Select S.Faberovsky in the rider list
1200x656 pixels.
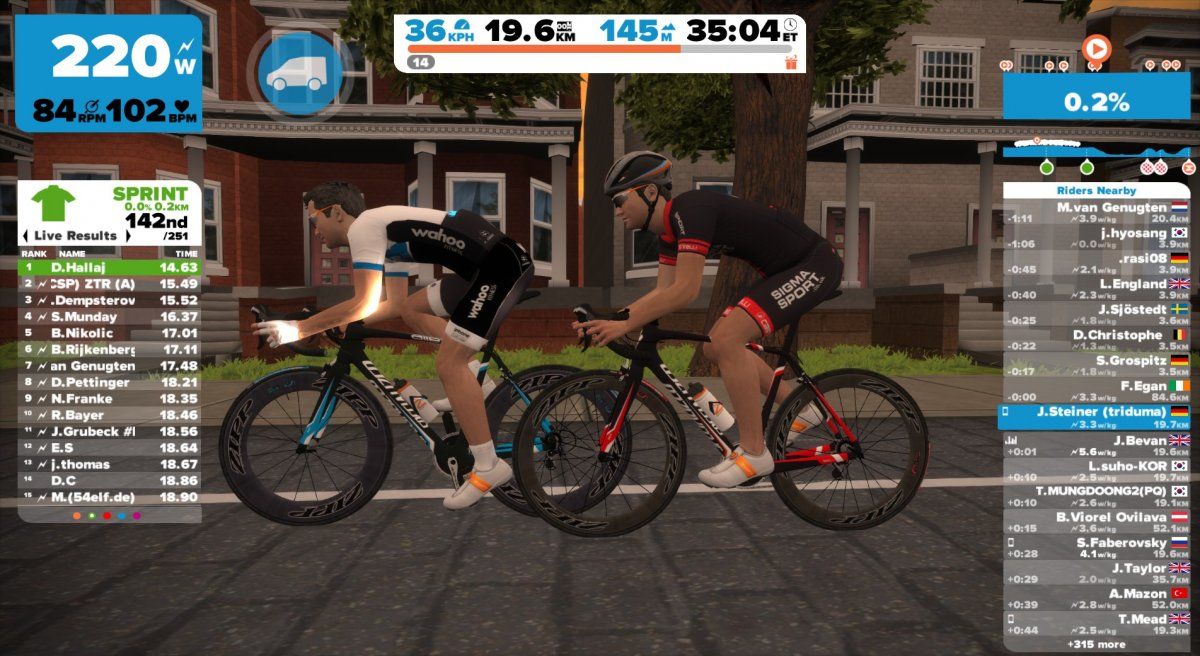pyautogui.click(x=1099, y=548)
